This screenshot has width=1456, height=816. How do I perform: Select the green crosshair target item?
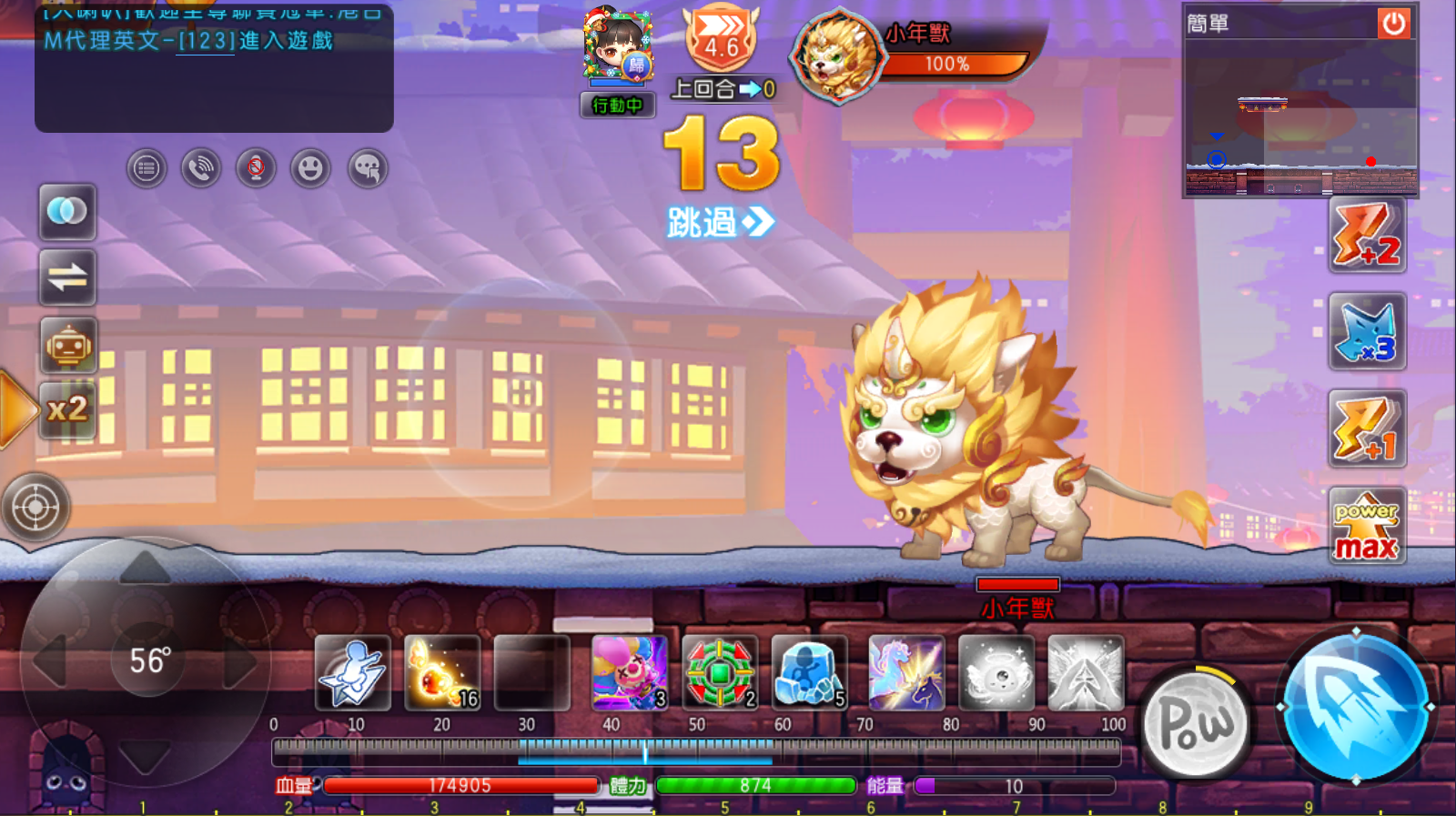click(x=720, y=673)
